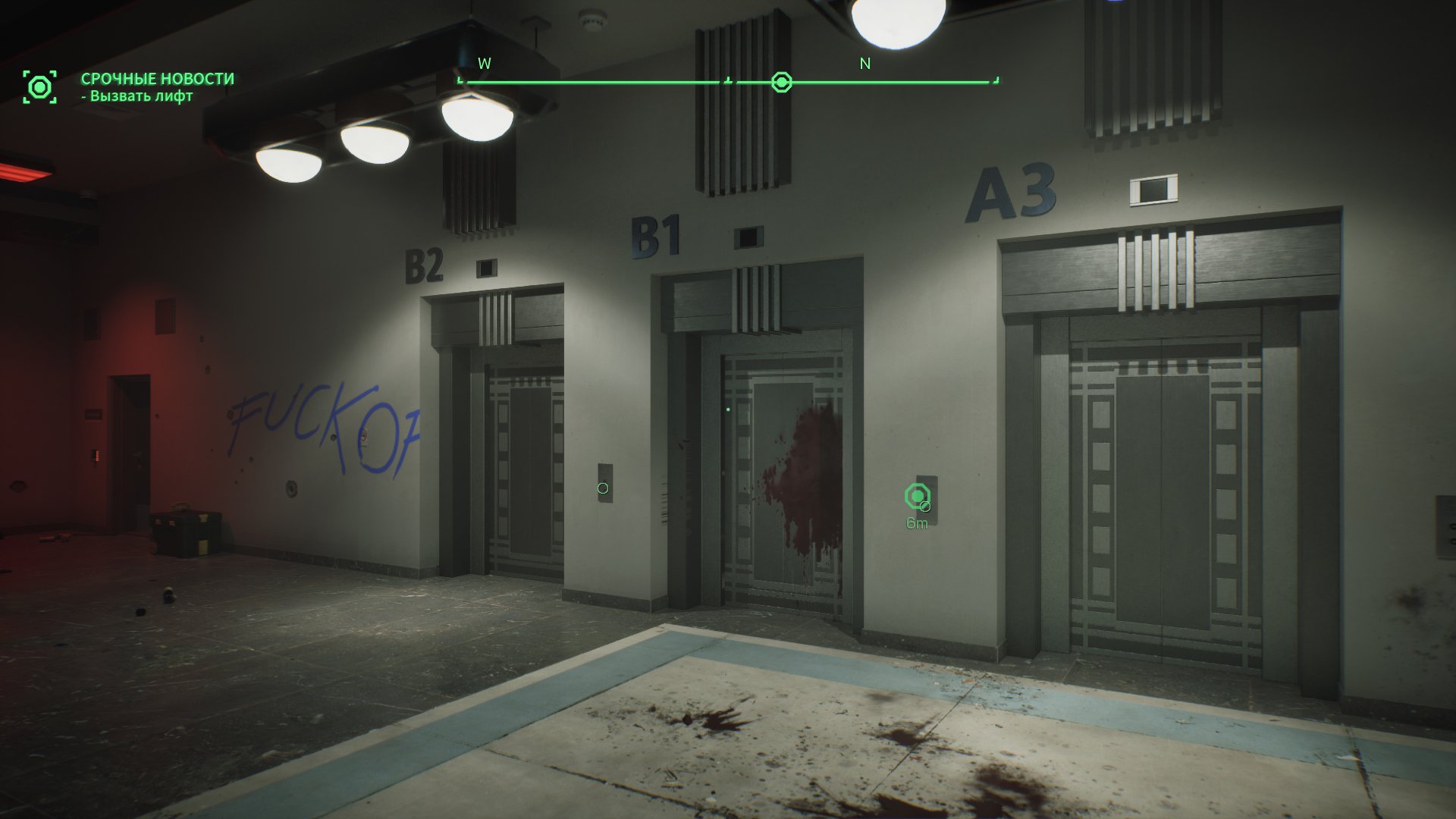Click the objective tracker icon beside СРОЧНЫЕ НОВОСТИ
The width and height of the screenshot is (1456, 819).
(x=39, y=87)
